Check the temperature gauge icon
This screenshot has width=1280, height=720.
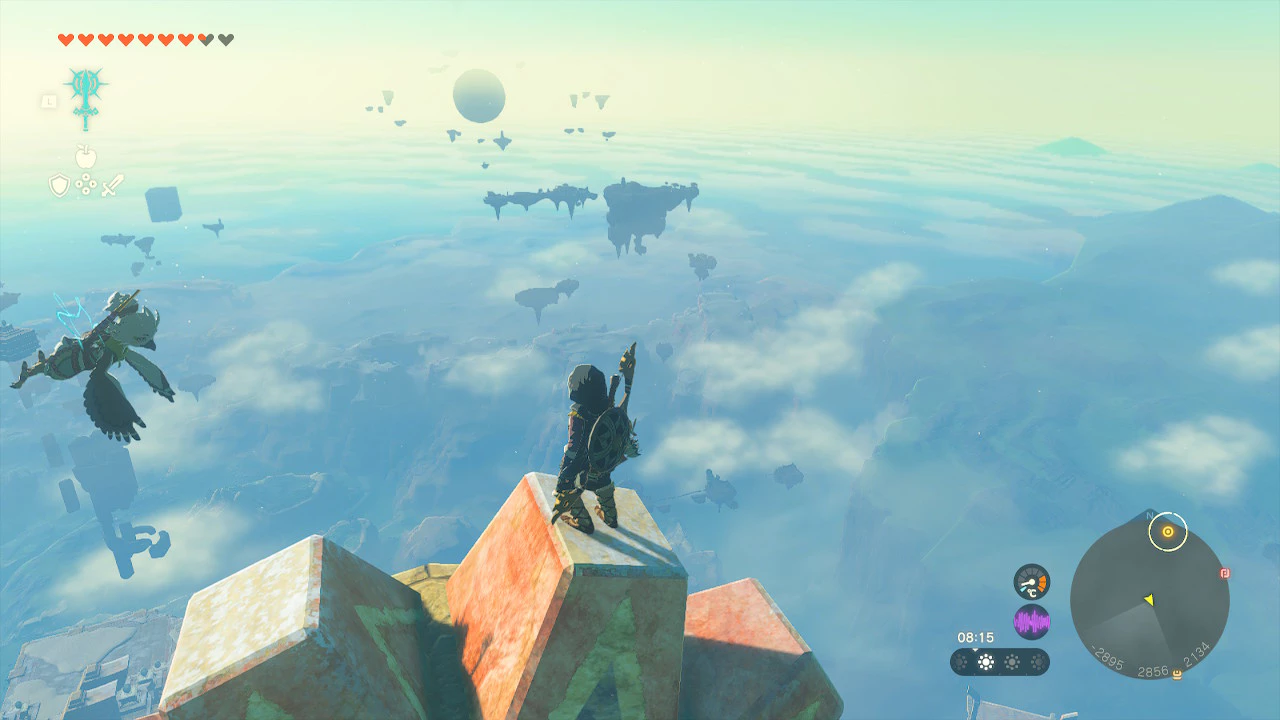coord(1031,582)
